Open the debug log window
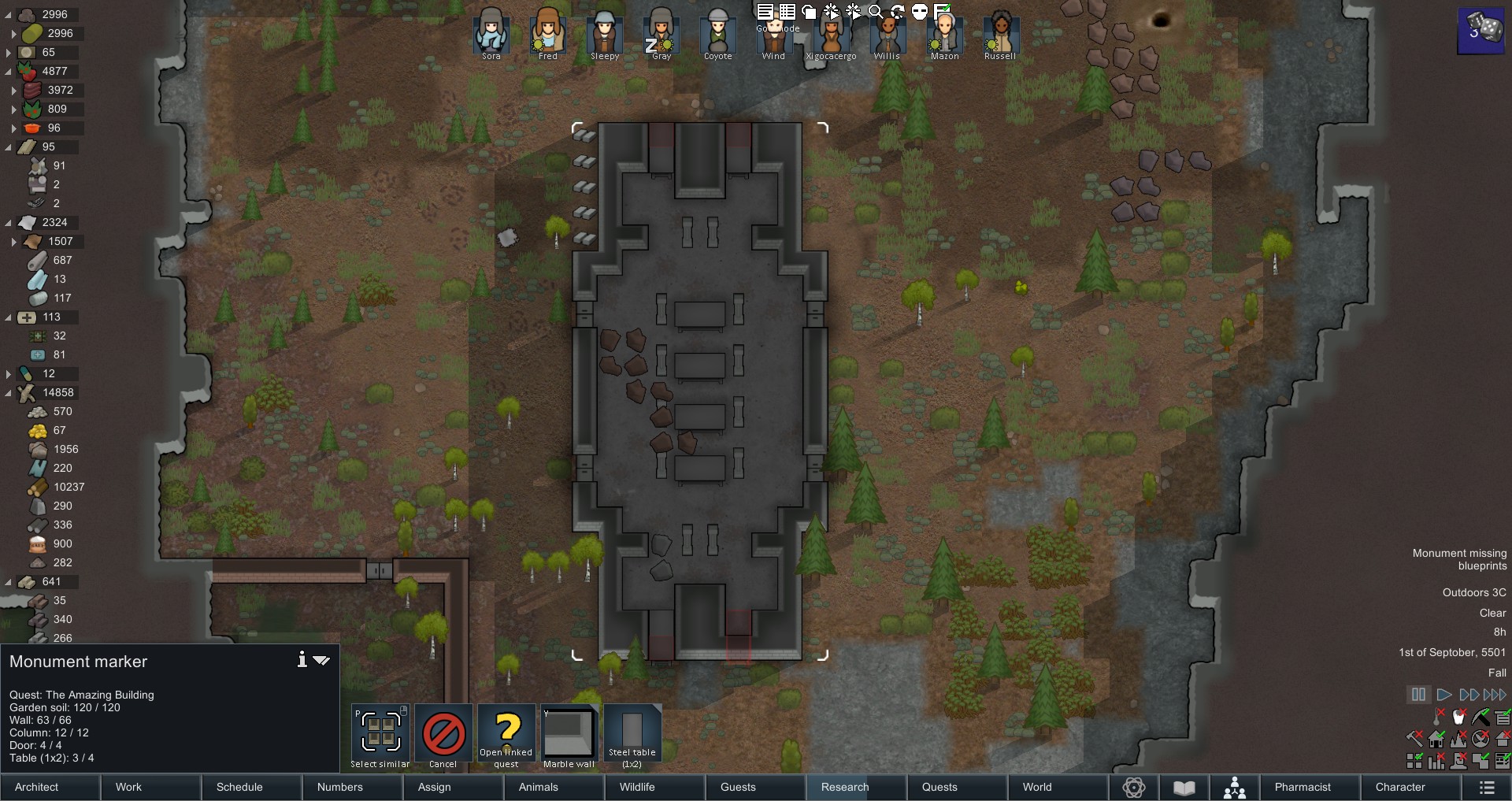This screenshot has width=1512, height=801. coord(764,12)
